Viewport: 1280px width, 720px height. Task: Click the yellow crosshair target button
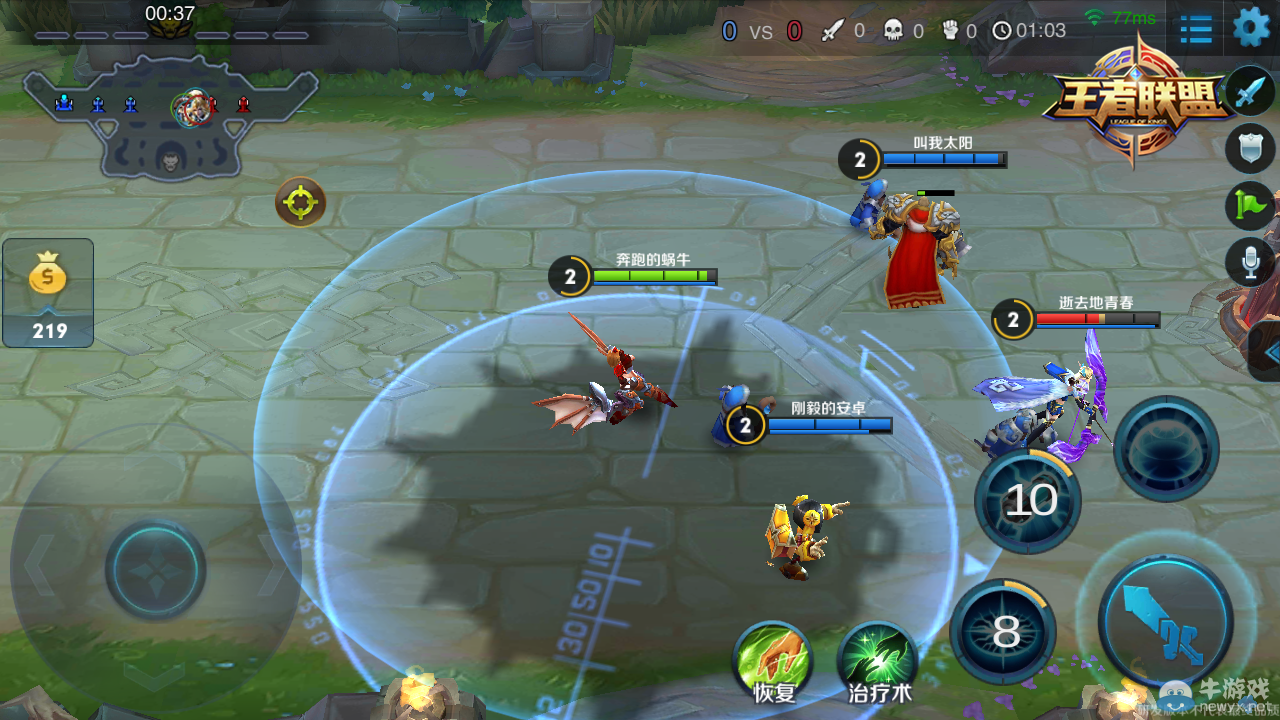[x=300, y=203]
